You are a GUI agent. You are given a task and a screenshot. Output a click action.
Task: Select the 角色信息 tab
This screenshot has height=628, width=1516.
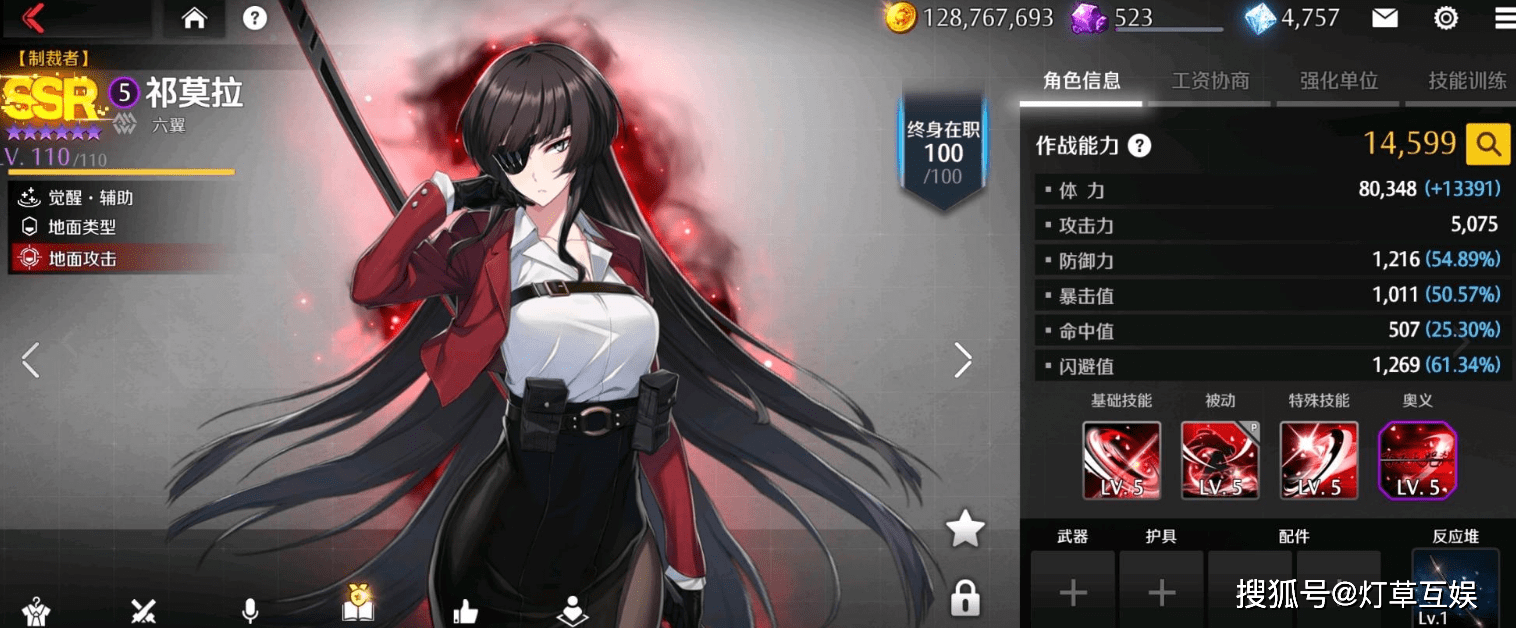1081,81
